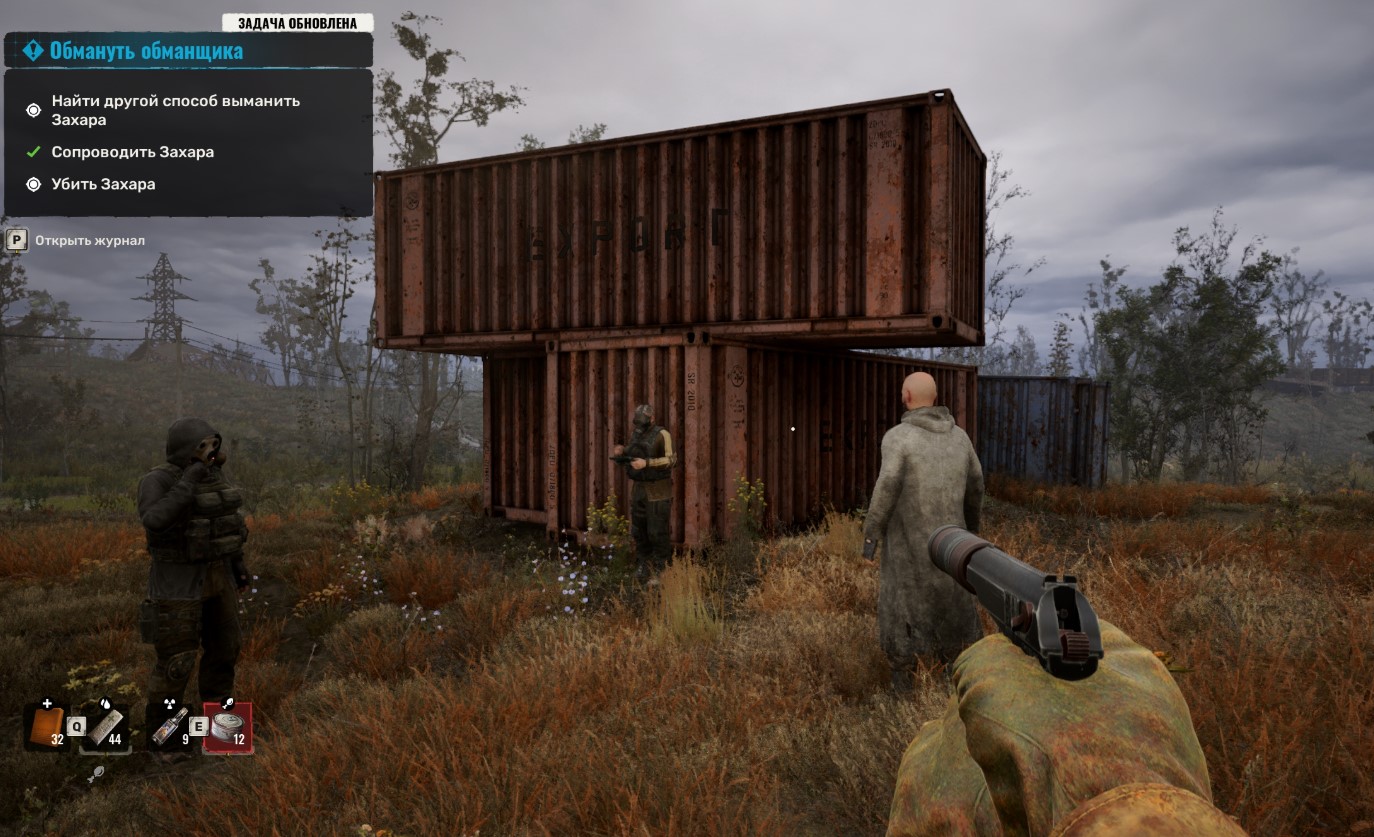Use the bandage quick slot

pyautogui.click(x=105, y=725)
